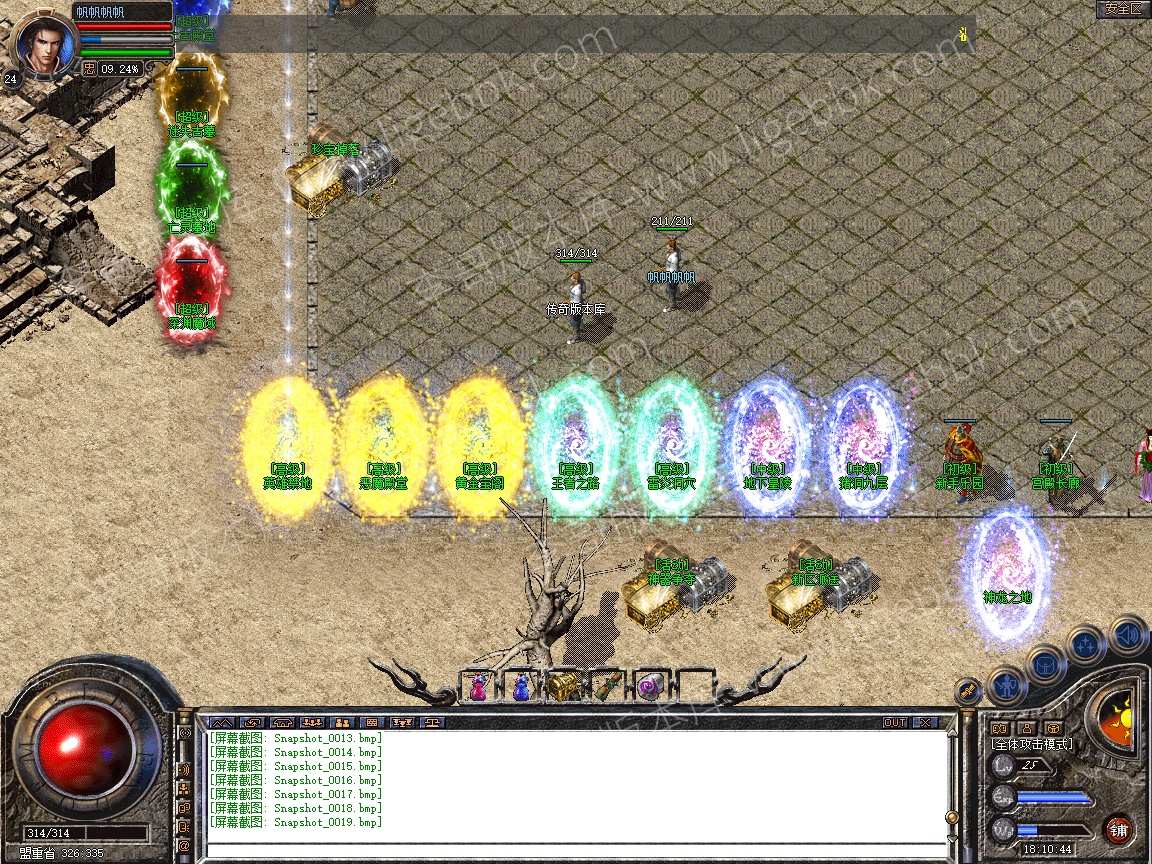Close chat panel with X button

point(925,722)
